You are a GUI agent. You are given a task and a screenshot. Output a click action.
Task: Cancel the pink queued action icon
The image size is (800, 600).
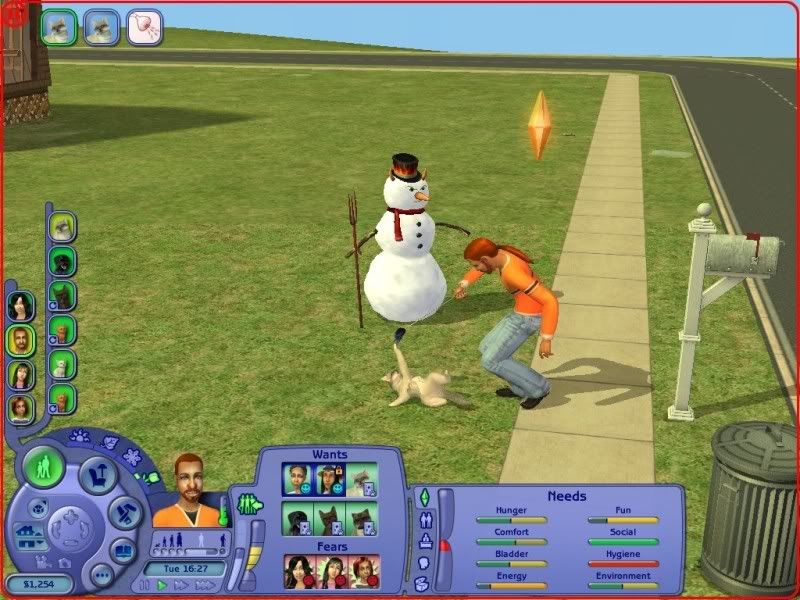coord(144,25)
